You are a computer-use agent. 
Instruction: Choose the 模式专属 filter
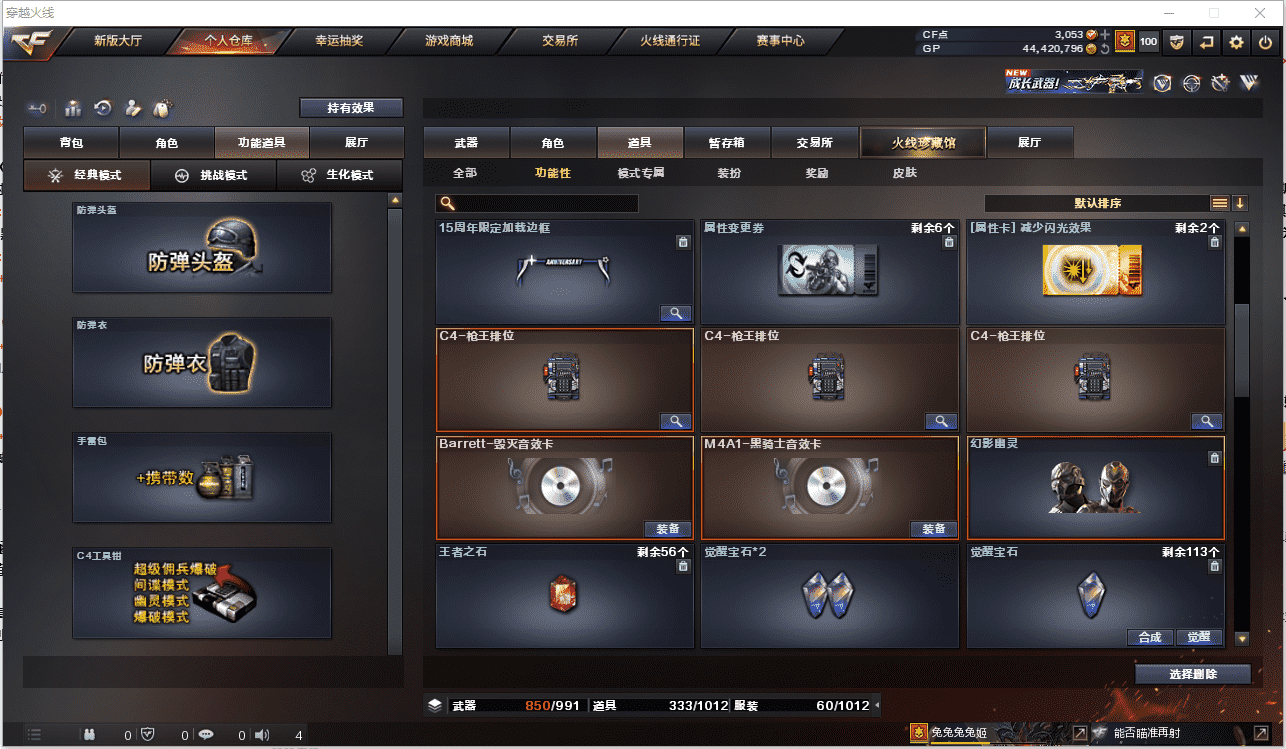[641, 173]
